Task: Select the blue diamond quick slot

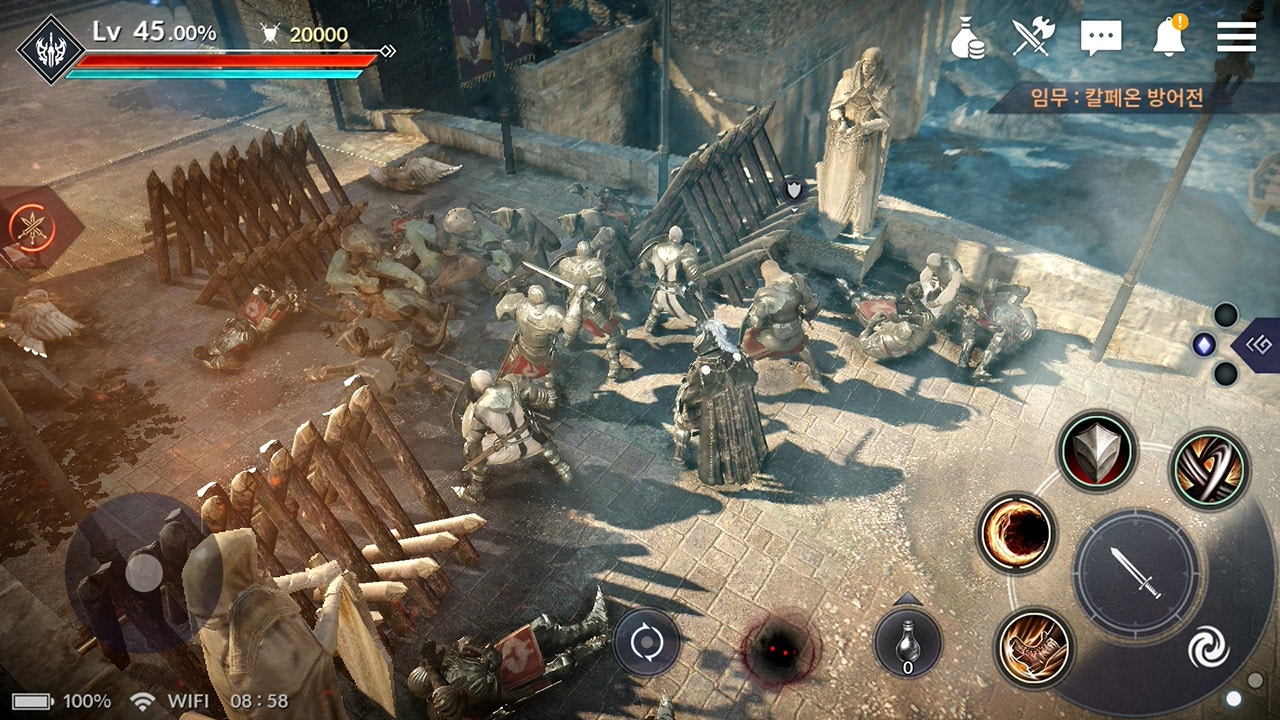Action: 1203,345
